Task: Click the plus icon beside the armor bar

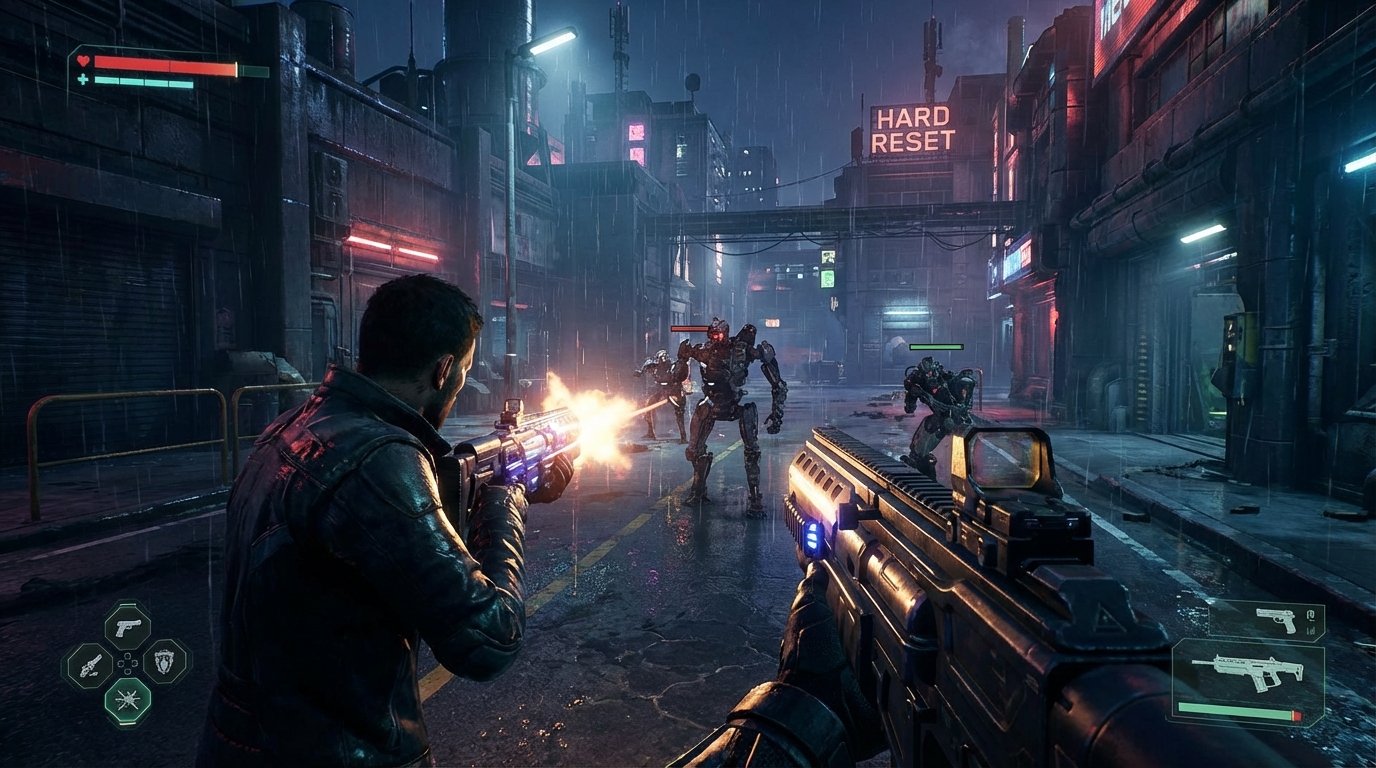Action: (81, 79)
